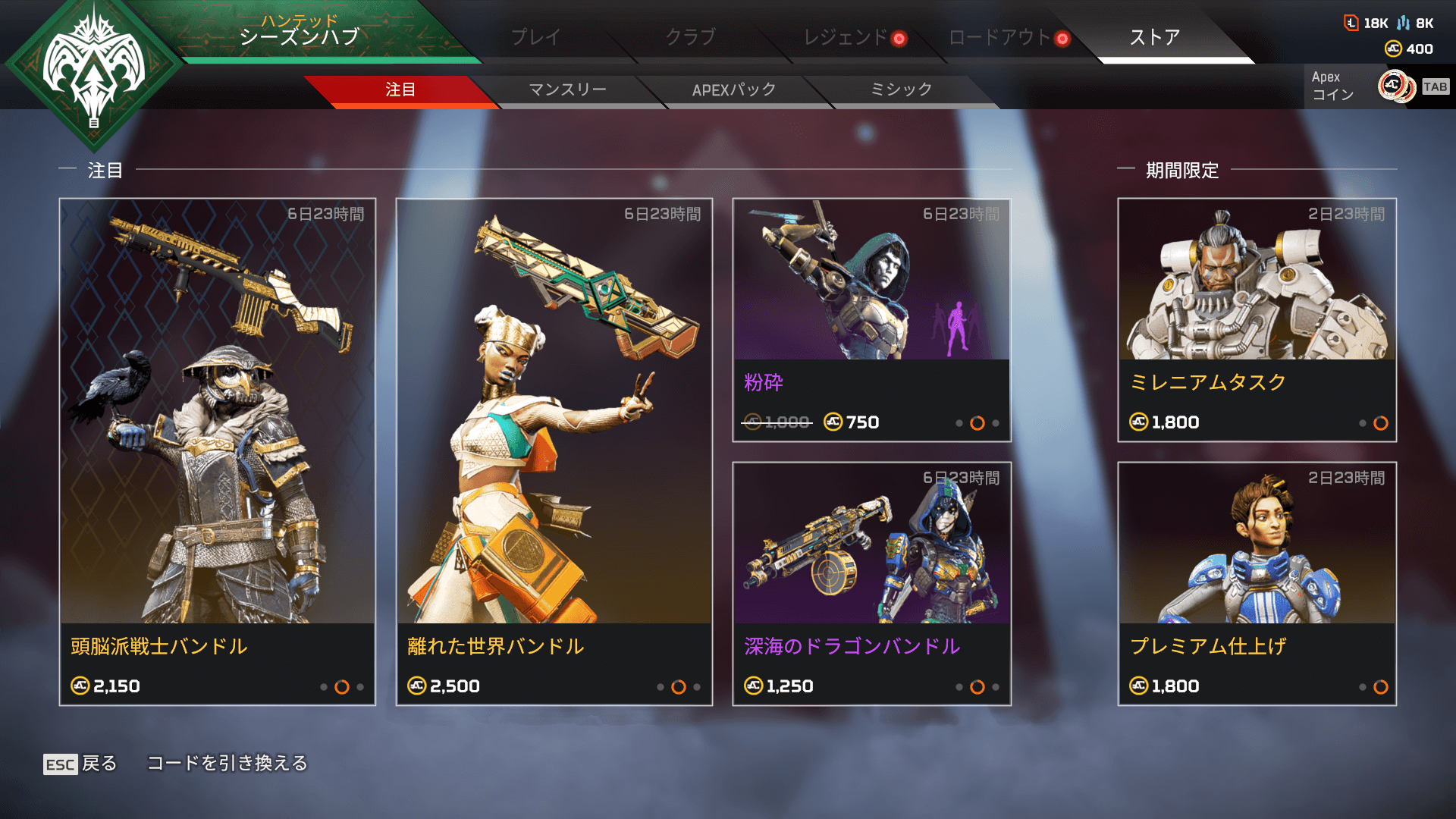Show the 注目 featured store section
This screenshot has height=819, width=1456.
400,89
